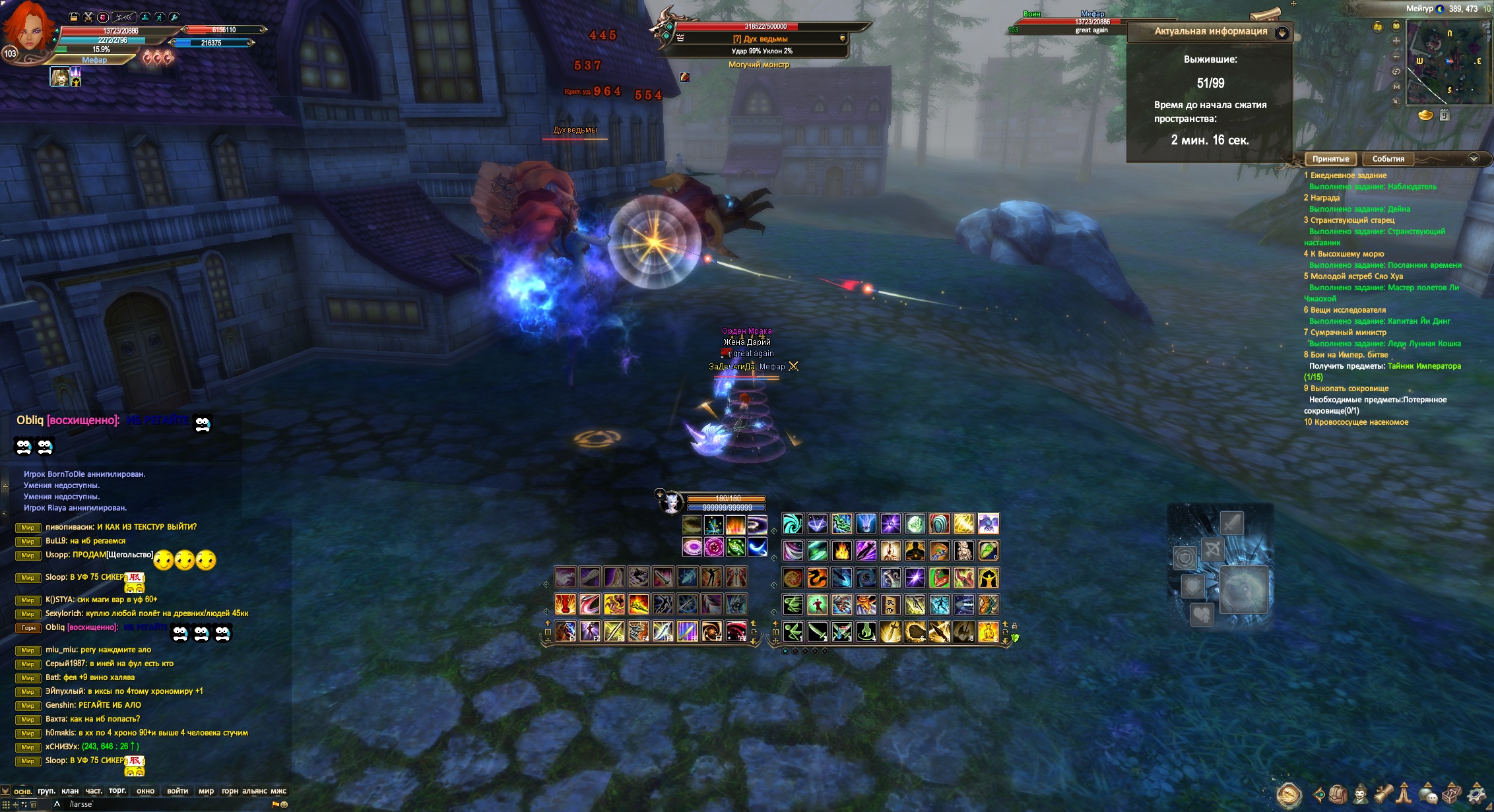Viewport: 1494px width, 812px height.
Task: Open the calendar icon below the minimap
Action: tap(1445, 115)
